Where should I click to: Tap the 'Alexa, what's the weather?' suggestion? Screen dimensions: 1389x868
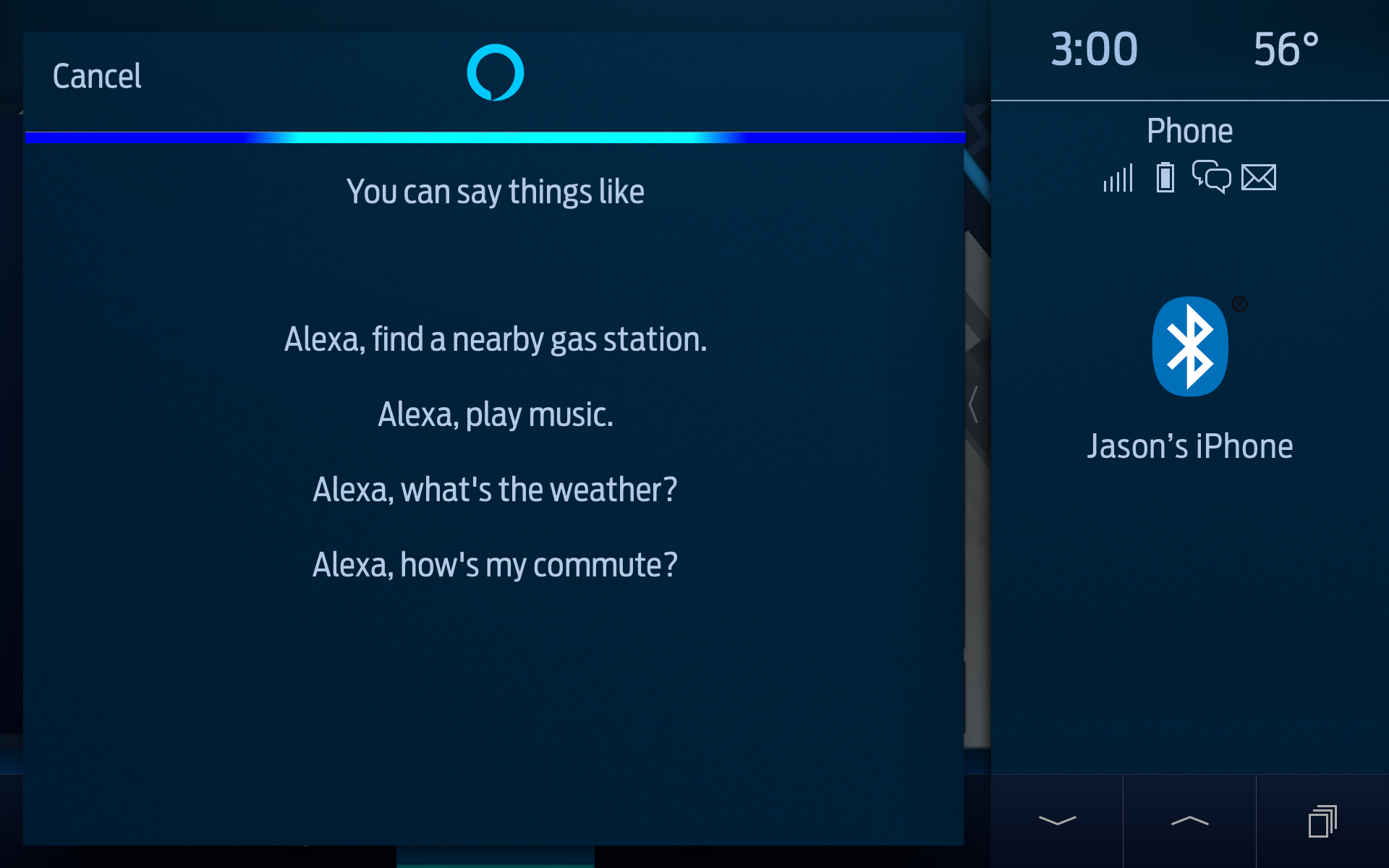pyautogui.click(x=494, y=489)
